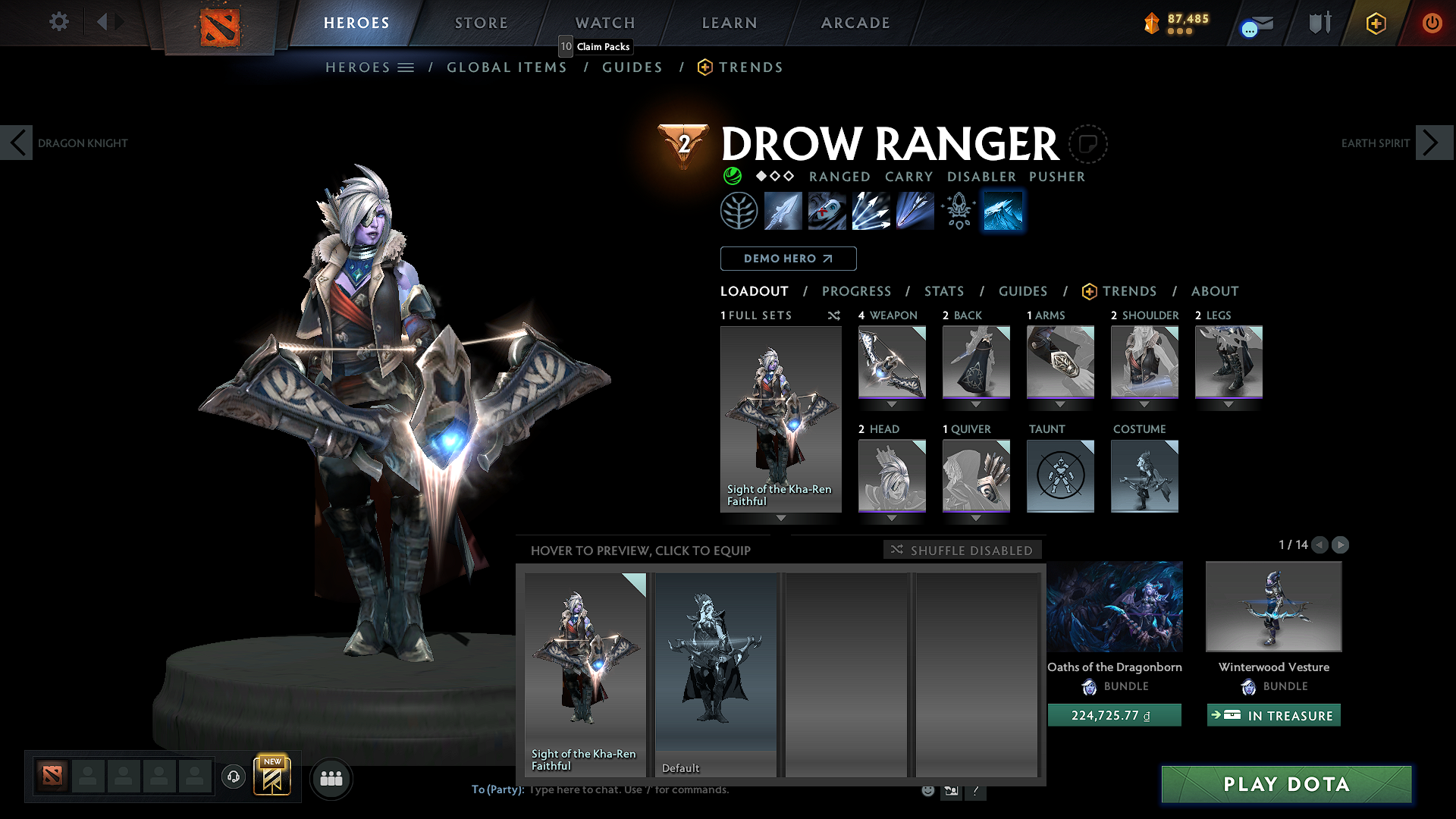Image resolution: width=1456 pixels, height=819 pixels.
Task: Expand the Weapon slot dropdown arrow
Action: (x=892, y=405)
